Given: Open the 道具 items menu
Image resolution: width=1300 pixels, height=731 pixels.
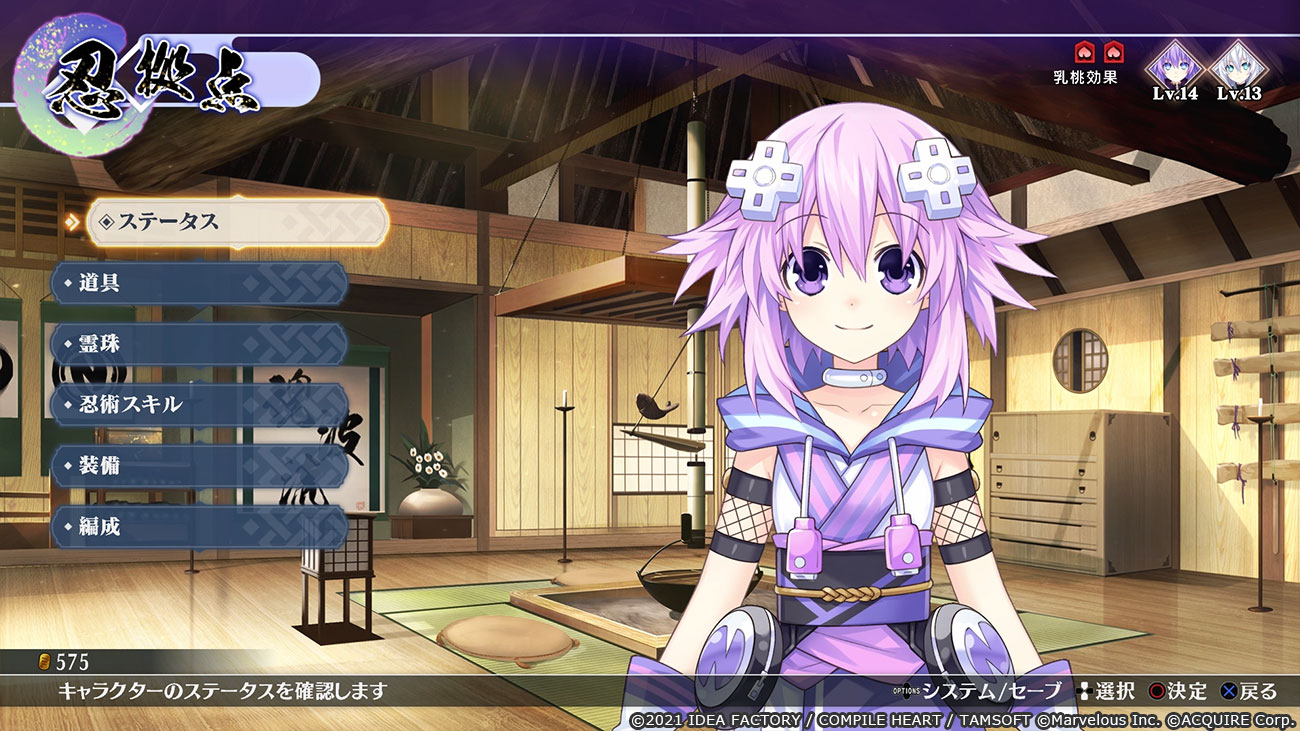Looking at the screenshot, I should [200, 283].
